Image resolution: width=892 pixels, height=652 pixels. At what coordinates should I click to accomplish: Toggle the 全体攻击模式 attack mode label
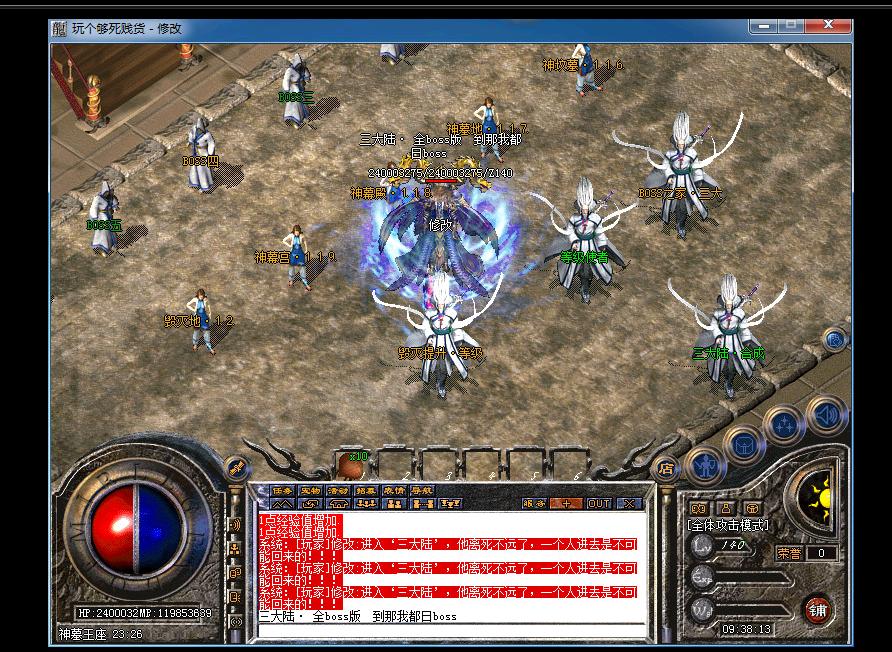pos(729,524)
